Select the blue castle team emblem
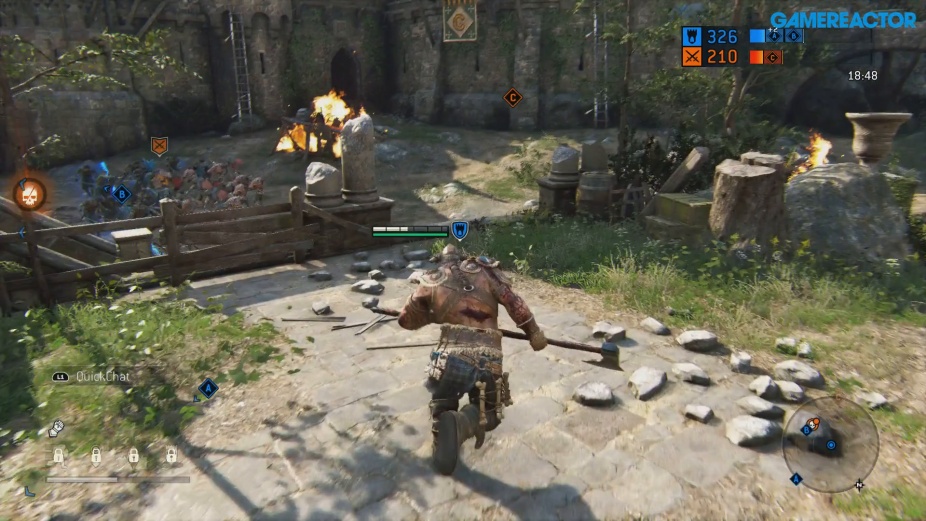Image resolution: width=926 pixels, height=521 pixels. [692, 36]
